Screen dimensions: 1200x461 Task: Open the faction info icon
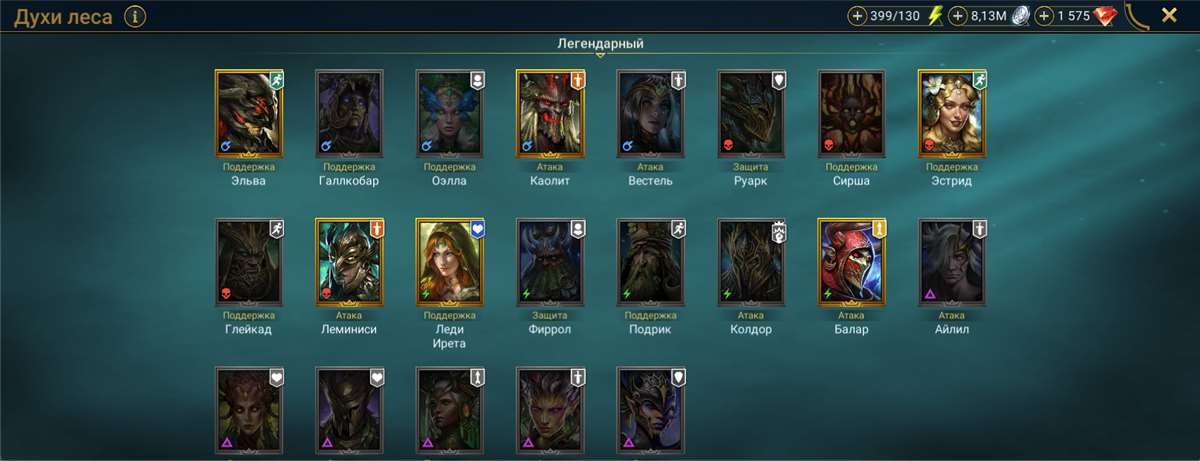136,16
